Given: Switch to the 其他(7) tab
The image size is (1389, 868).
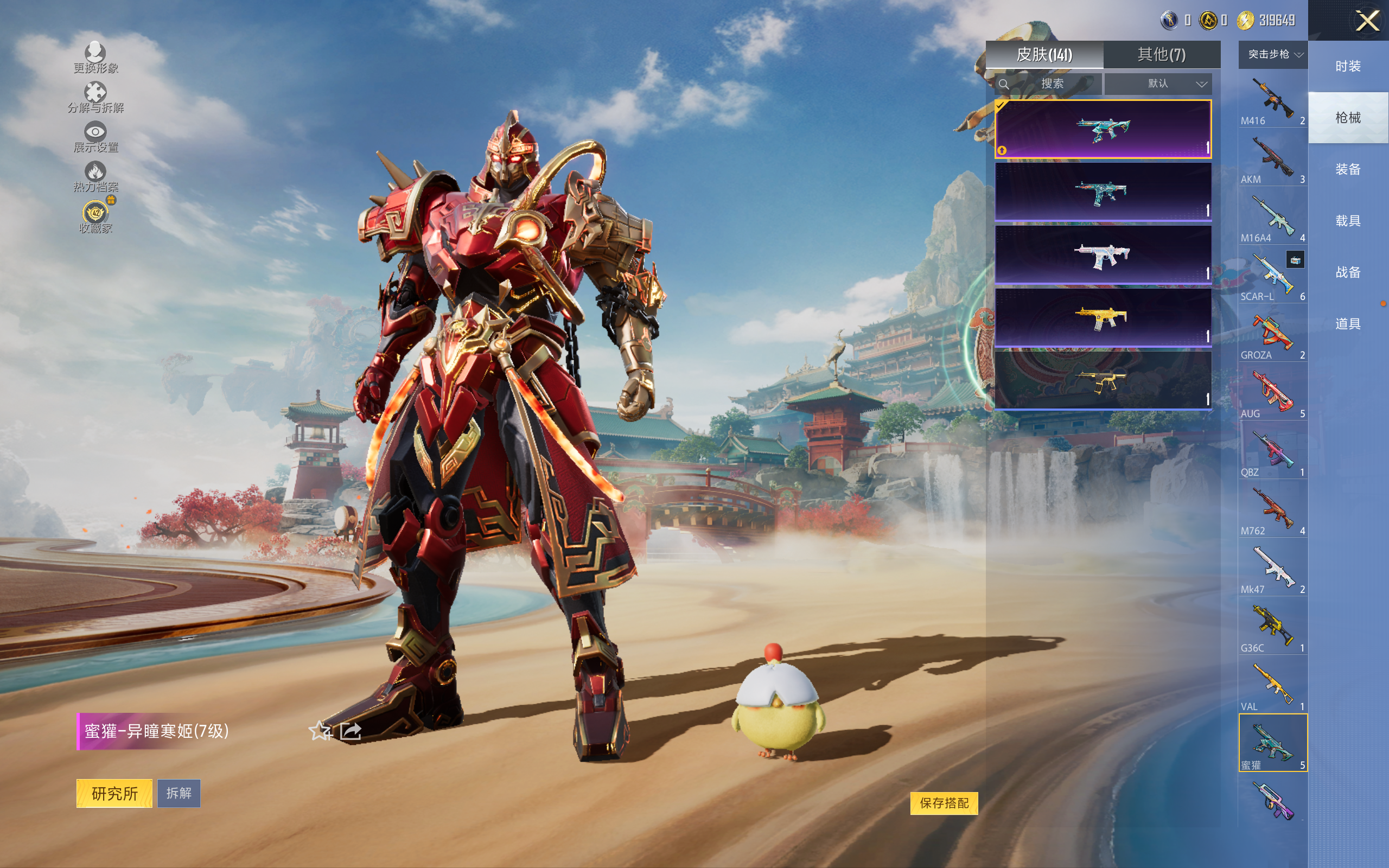Looking at the screenshot, I should pos(1161,55).
